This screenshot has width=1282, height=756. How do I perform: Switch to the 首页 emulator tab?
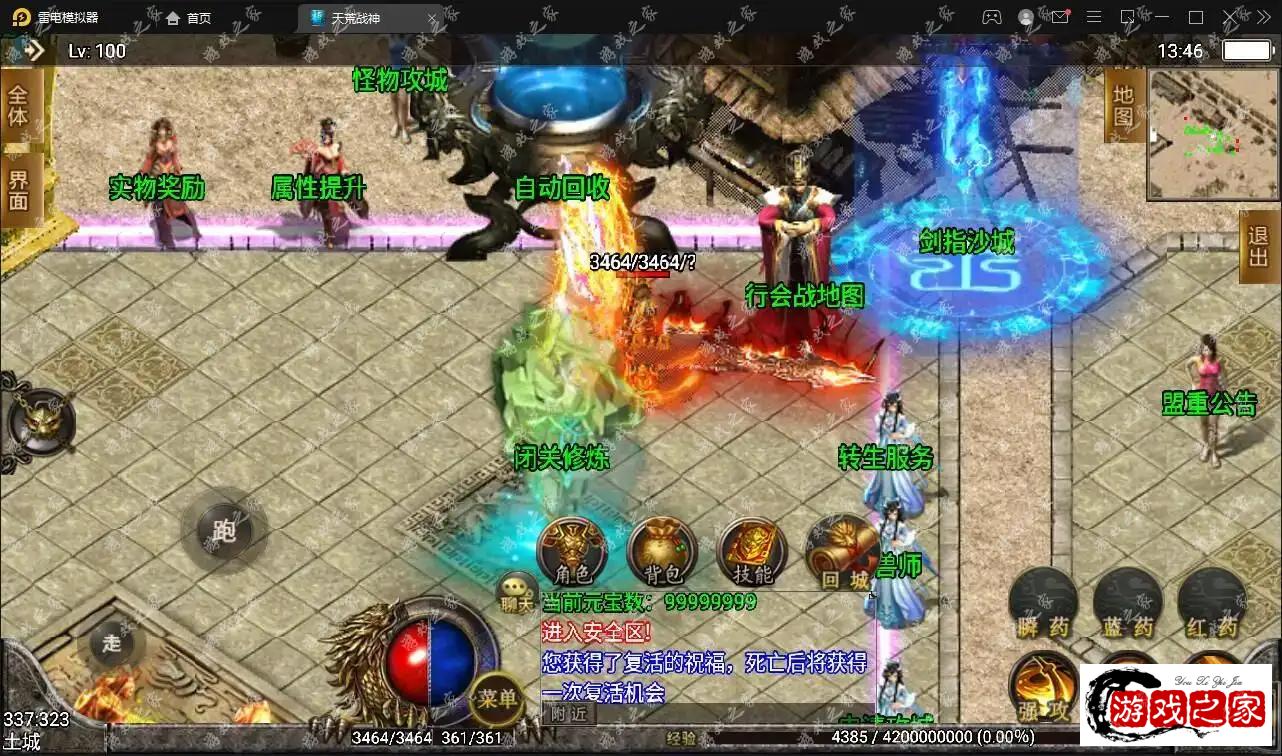[x=189, y=18]
